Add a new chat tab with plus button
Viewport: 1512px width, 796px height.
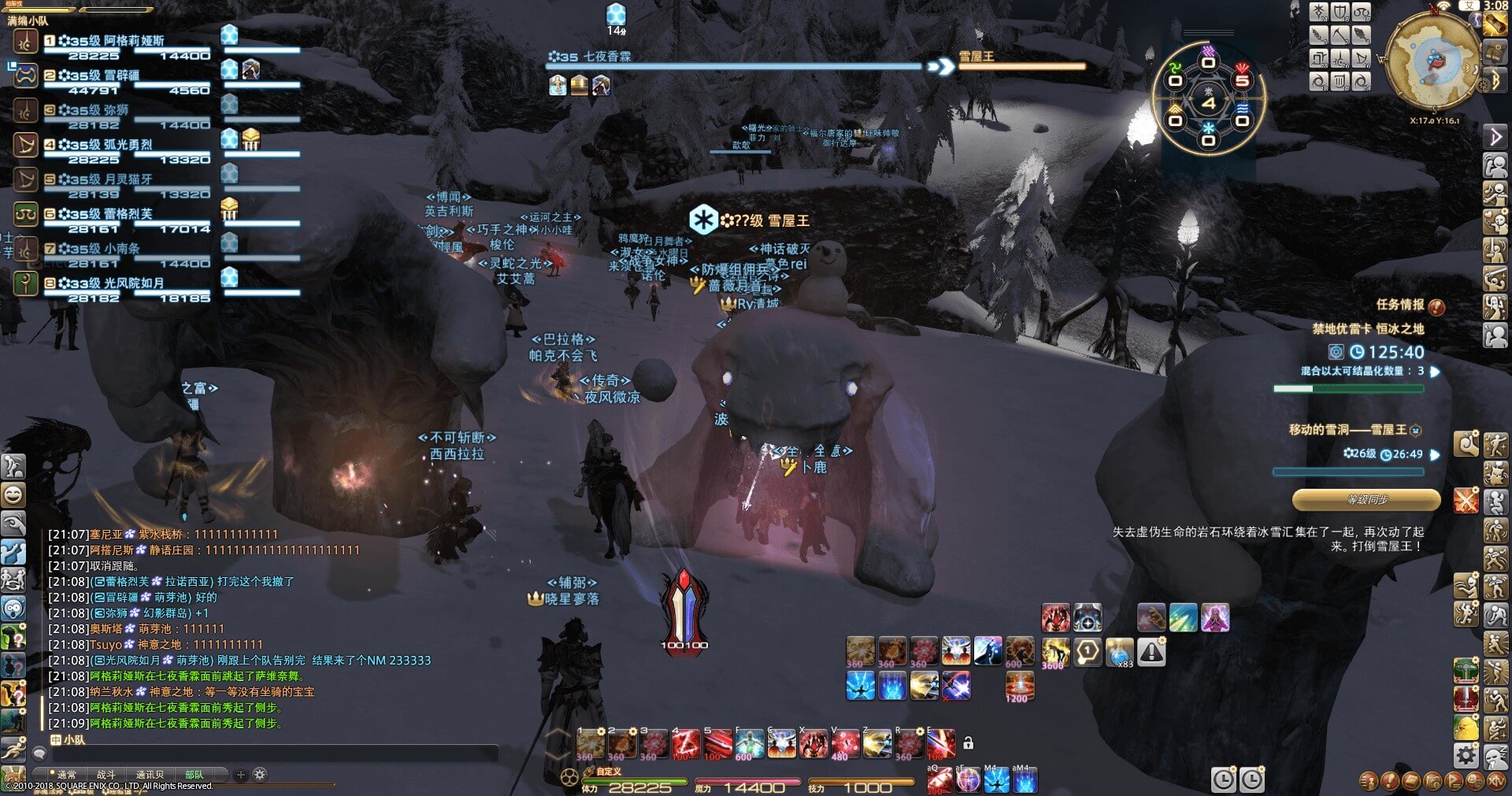coord(241,775)
